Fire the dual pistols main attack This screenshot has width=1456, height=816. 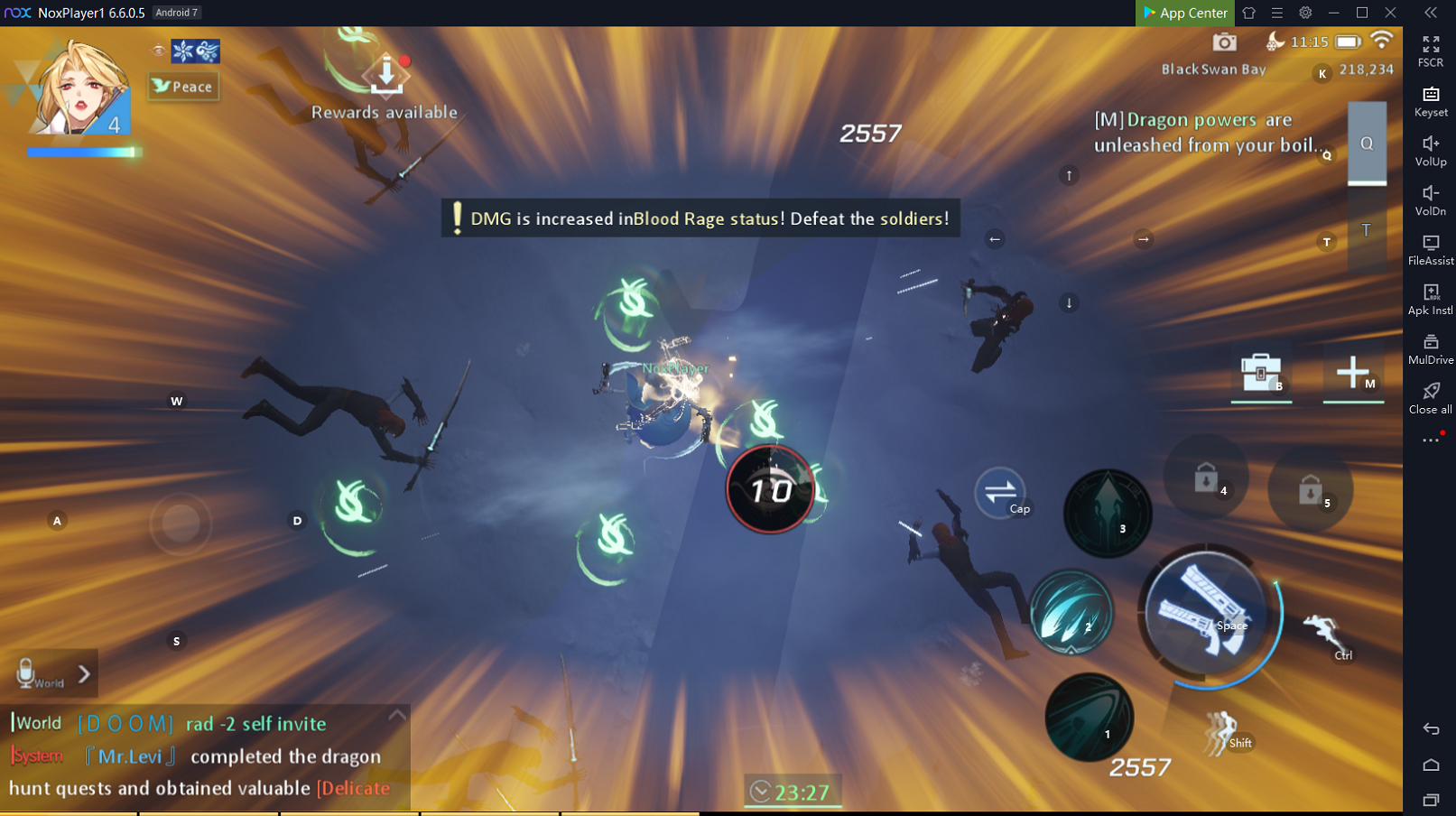point(1205,614)
